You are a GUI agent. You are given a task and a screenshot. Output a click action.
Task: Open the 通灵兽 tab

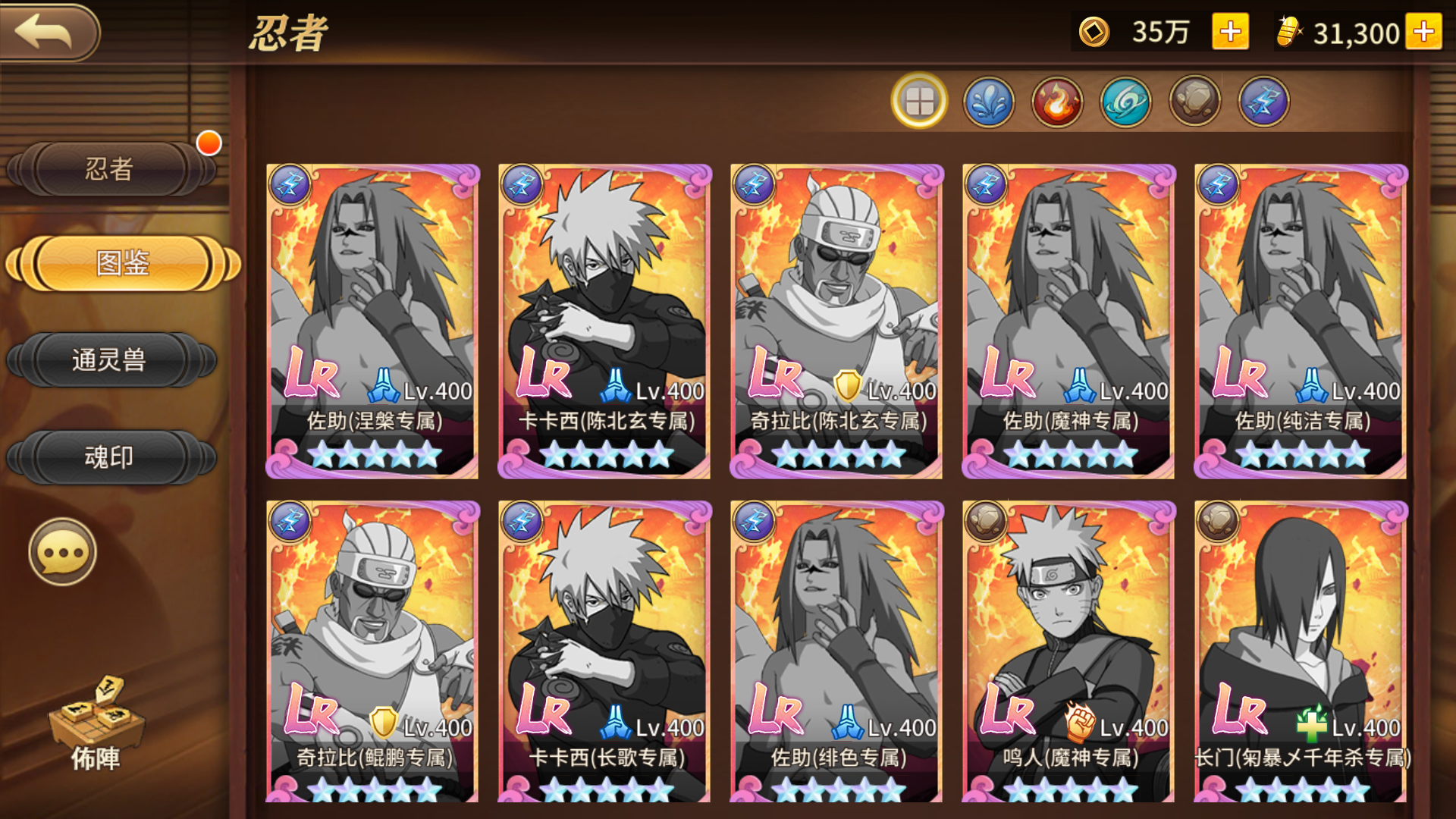110,359
